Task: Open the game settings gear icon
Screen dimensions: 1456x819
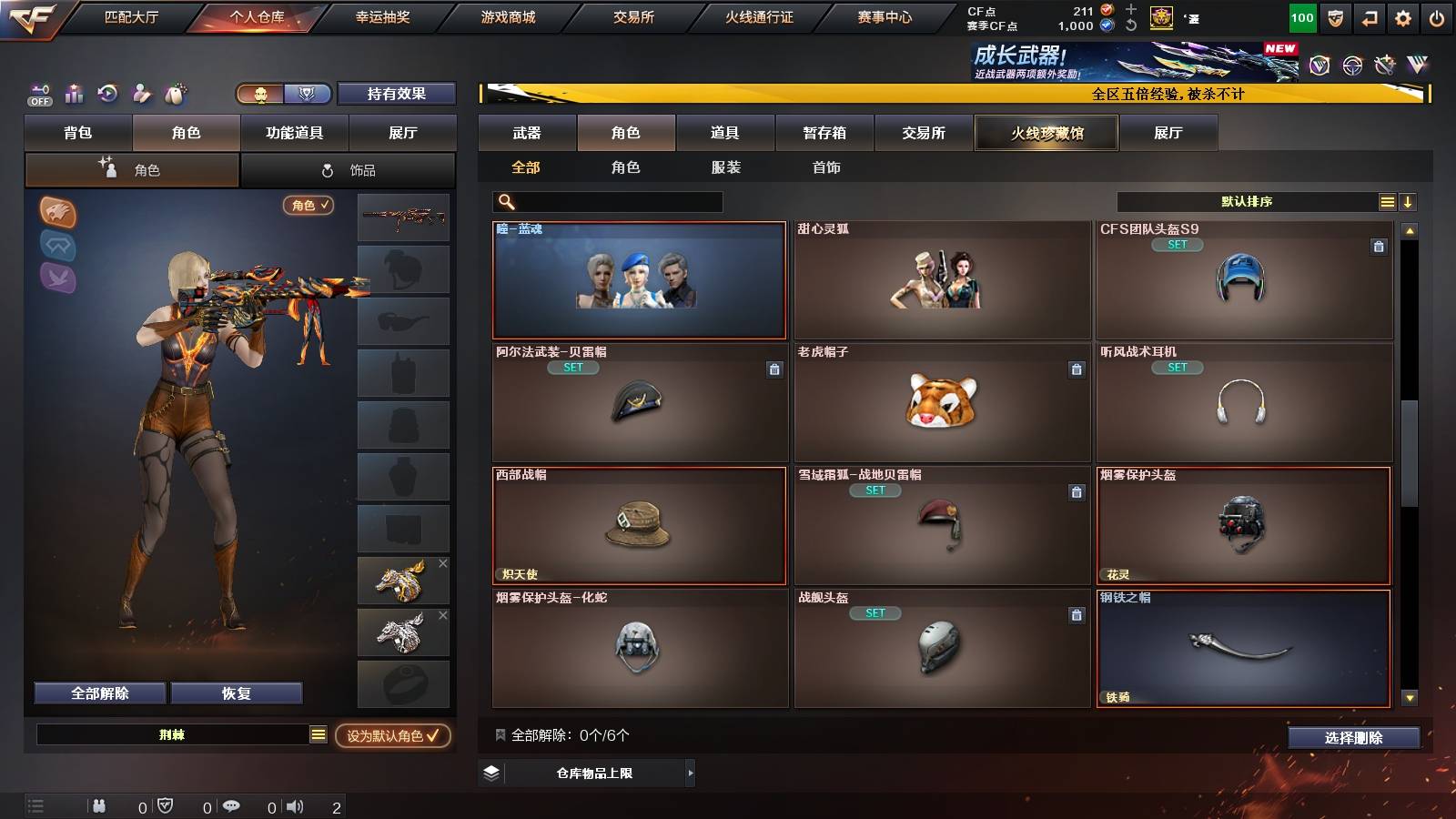Action: (x=1402, y=15)
